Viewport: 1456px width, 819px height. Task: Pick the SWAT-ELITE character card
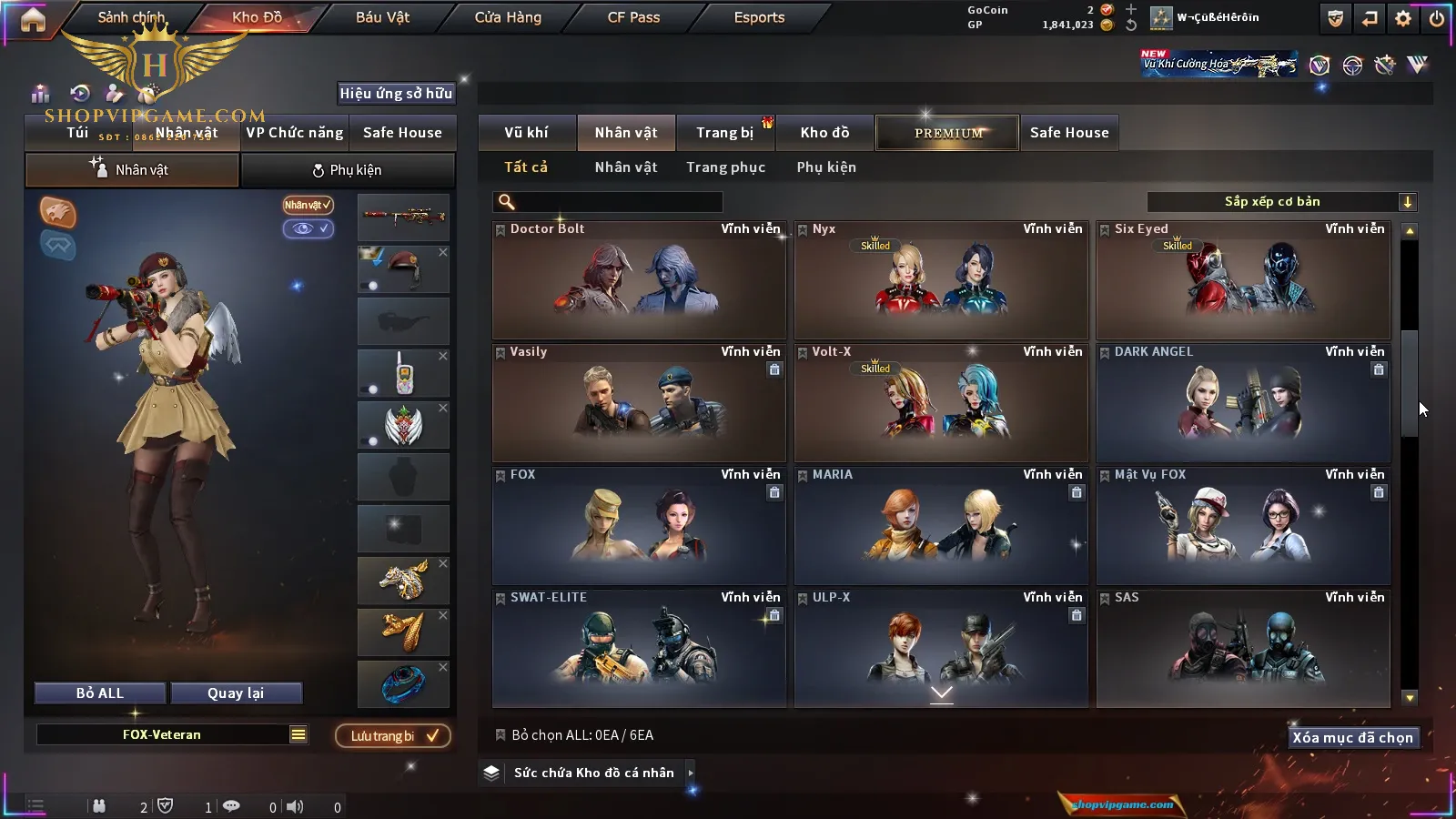tap(639, 649)
